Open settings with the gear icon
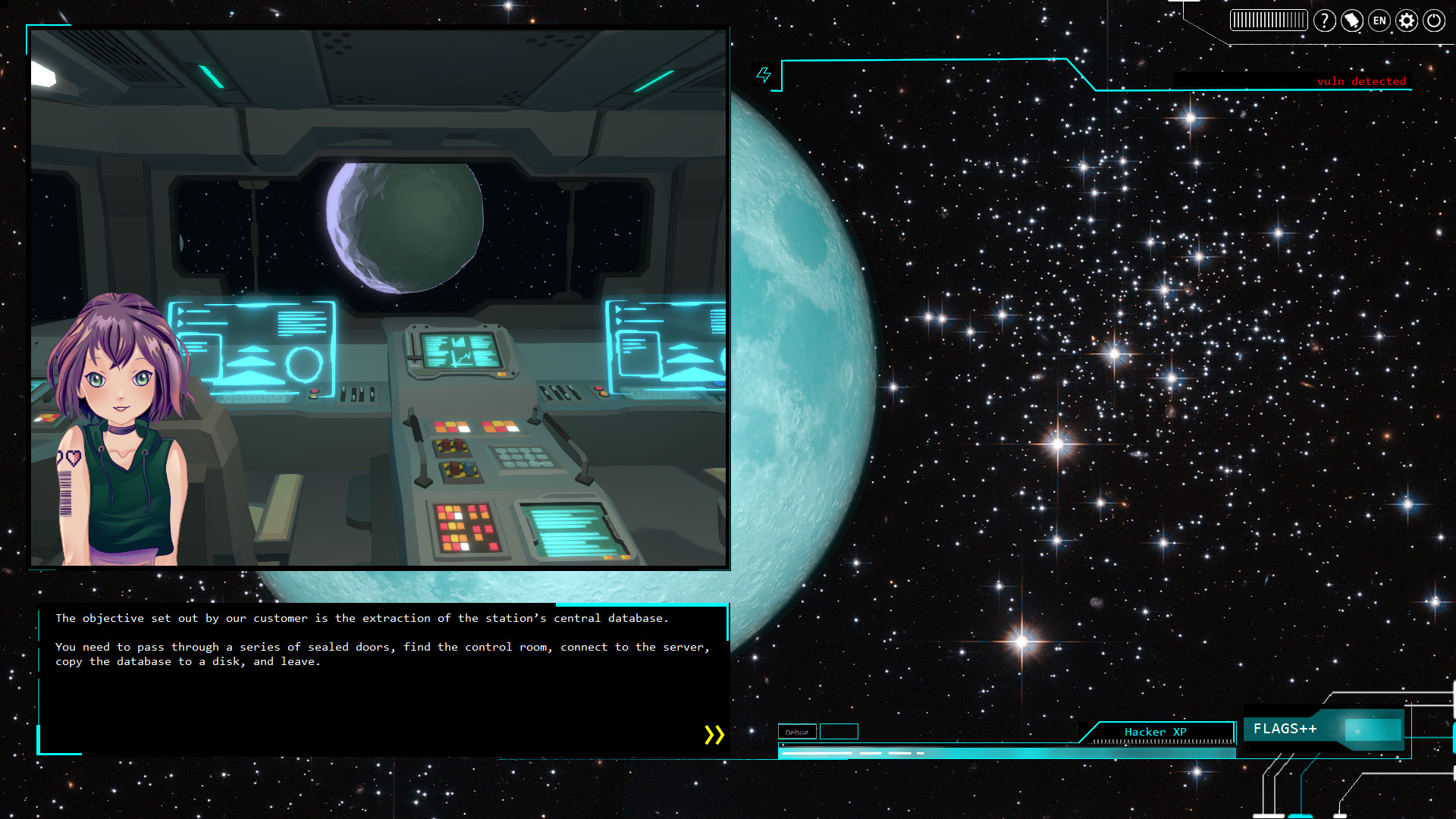 pos(1406,20)
